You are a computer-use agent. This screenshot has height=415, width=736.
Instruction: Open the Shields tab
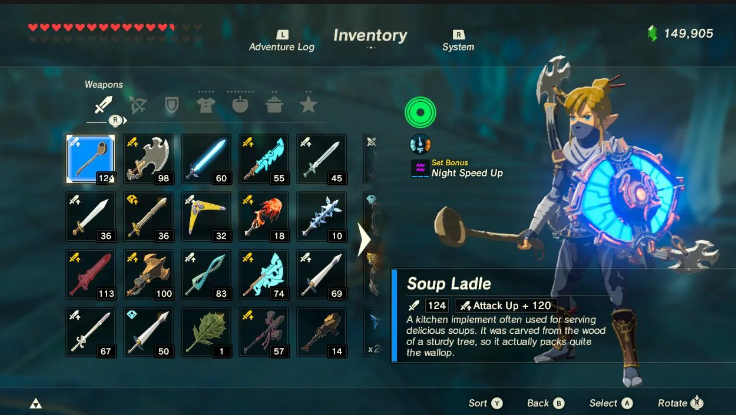coord(171,104)
